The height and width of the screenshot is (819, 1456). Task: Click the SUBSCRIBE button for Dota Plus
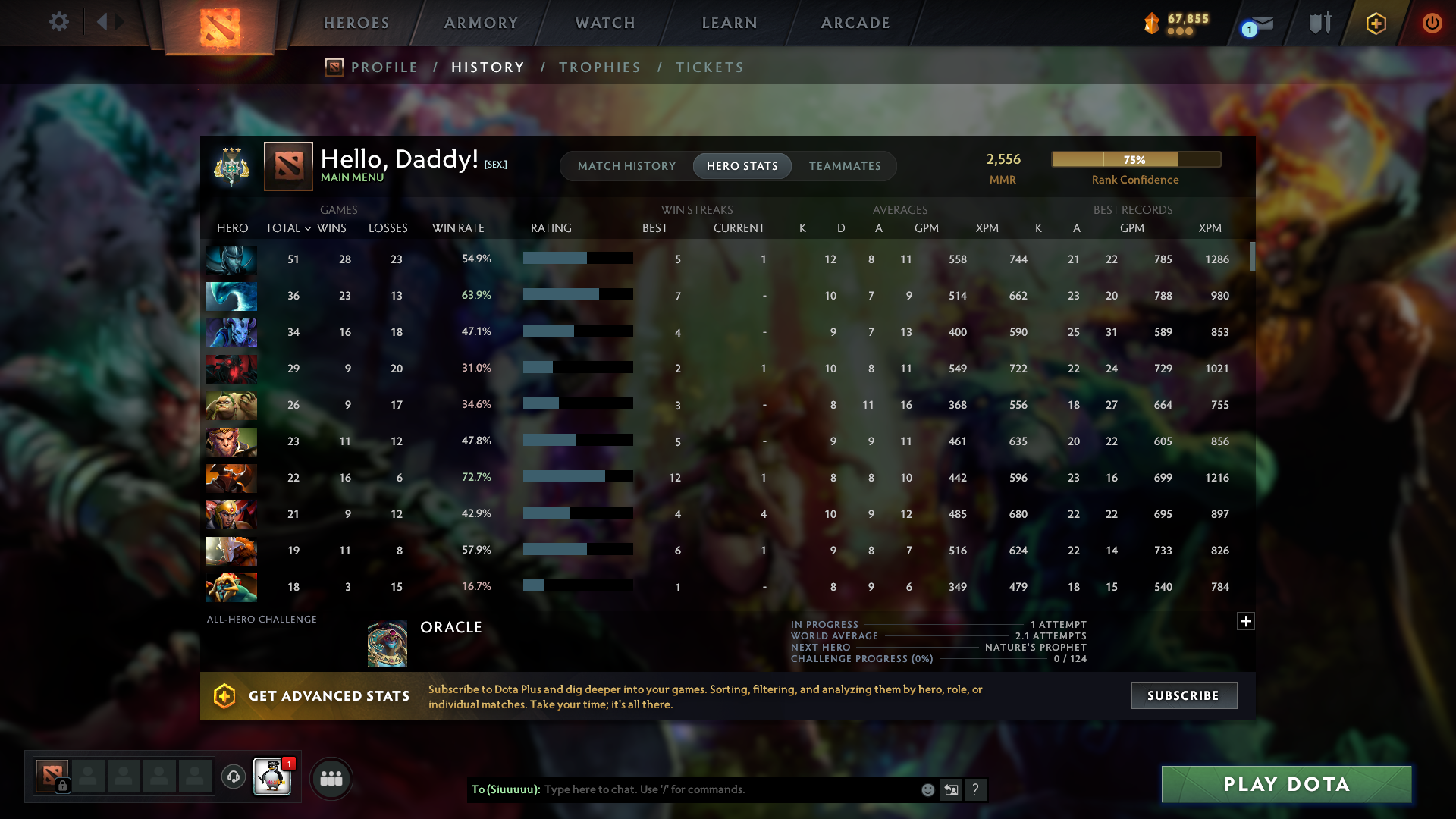(x=1183, y=695)
